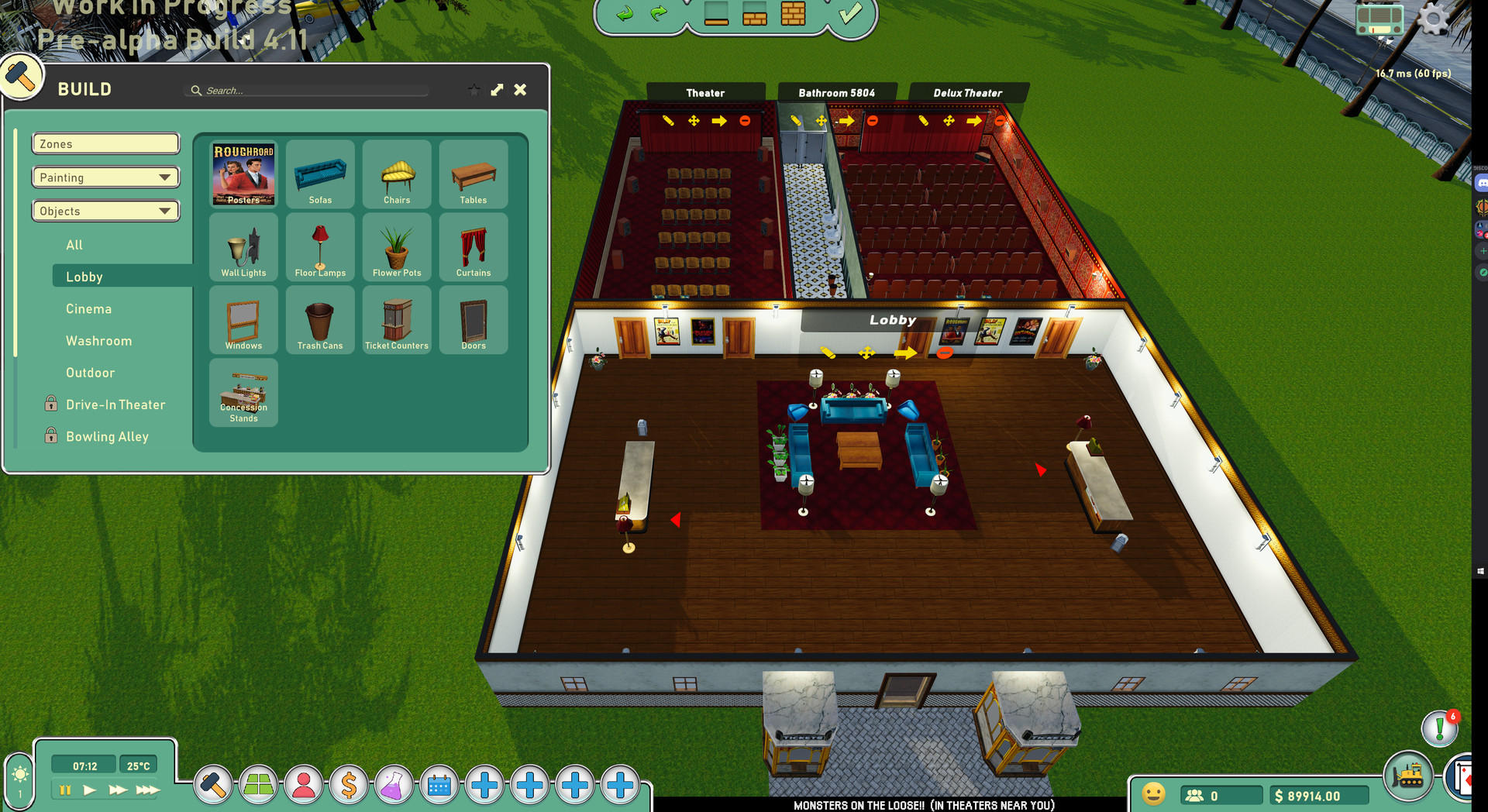Open the Research flask panel

point(394,786)
